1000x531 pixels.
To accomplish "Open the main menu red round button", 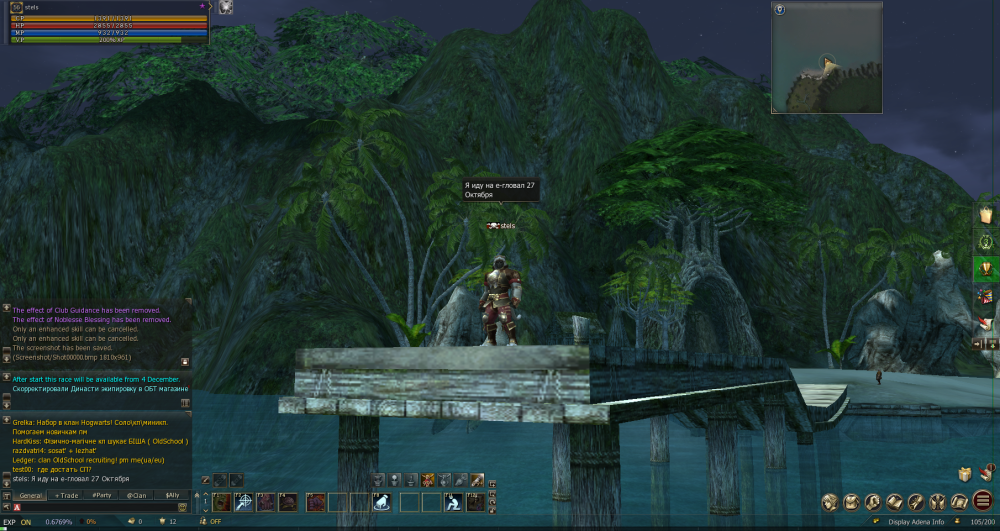I will (983, 501).
